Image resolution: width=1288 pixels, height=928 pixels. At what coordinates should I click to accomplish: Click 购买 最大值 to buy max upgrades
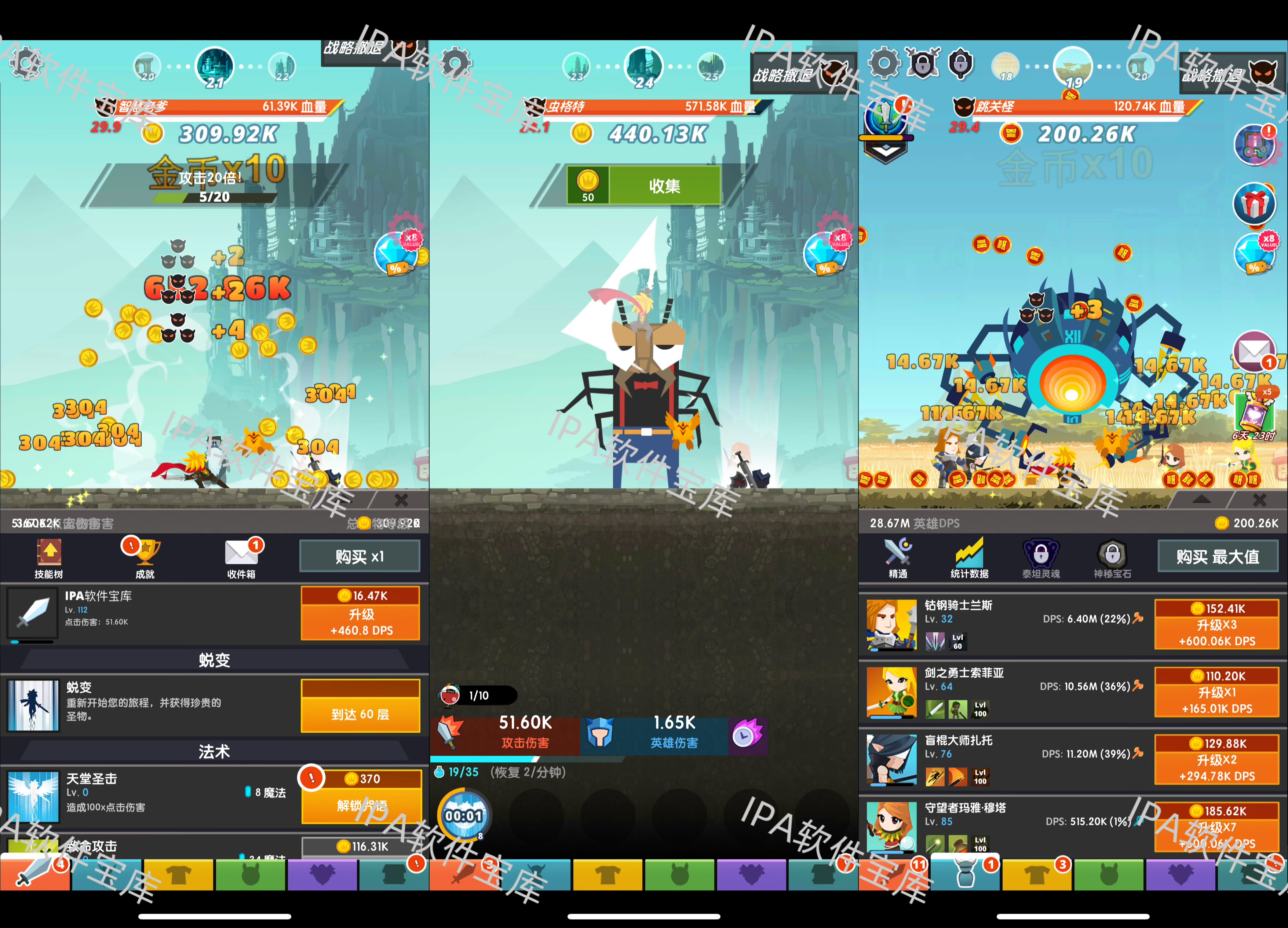(1218, 556)
